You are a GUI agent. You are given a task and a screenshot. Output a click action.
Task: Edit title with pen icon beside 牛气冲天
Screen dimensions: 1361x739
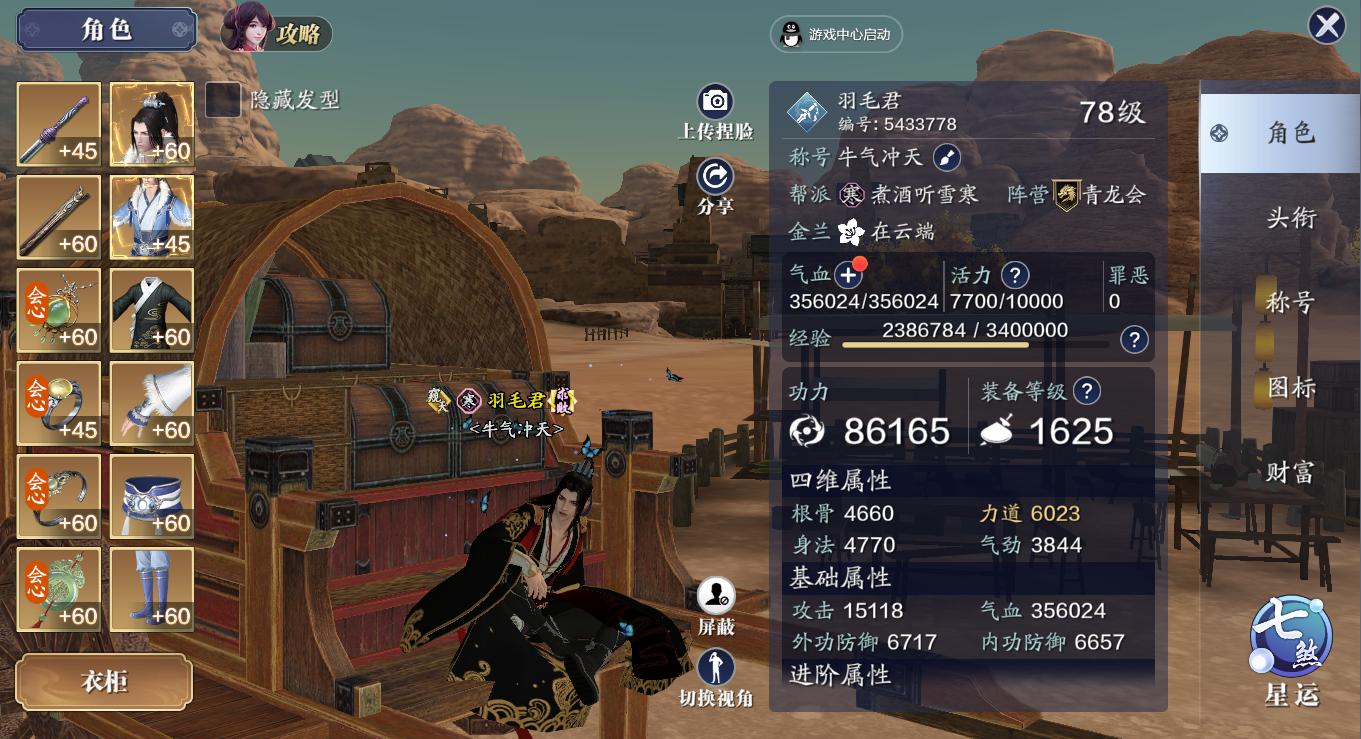(x=946, y=158)
